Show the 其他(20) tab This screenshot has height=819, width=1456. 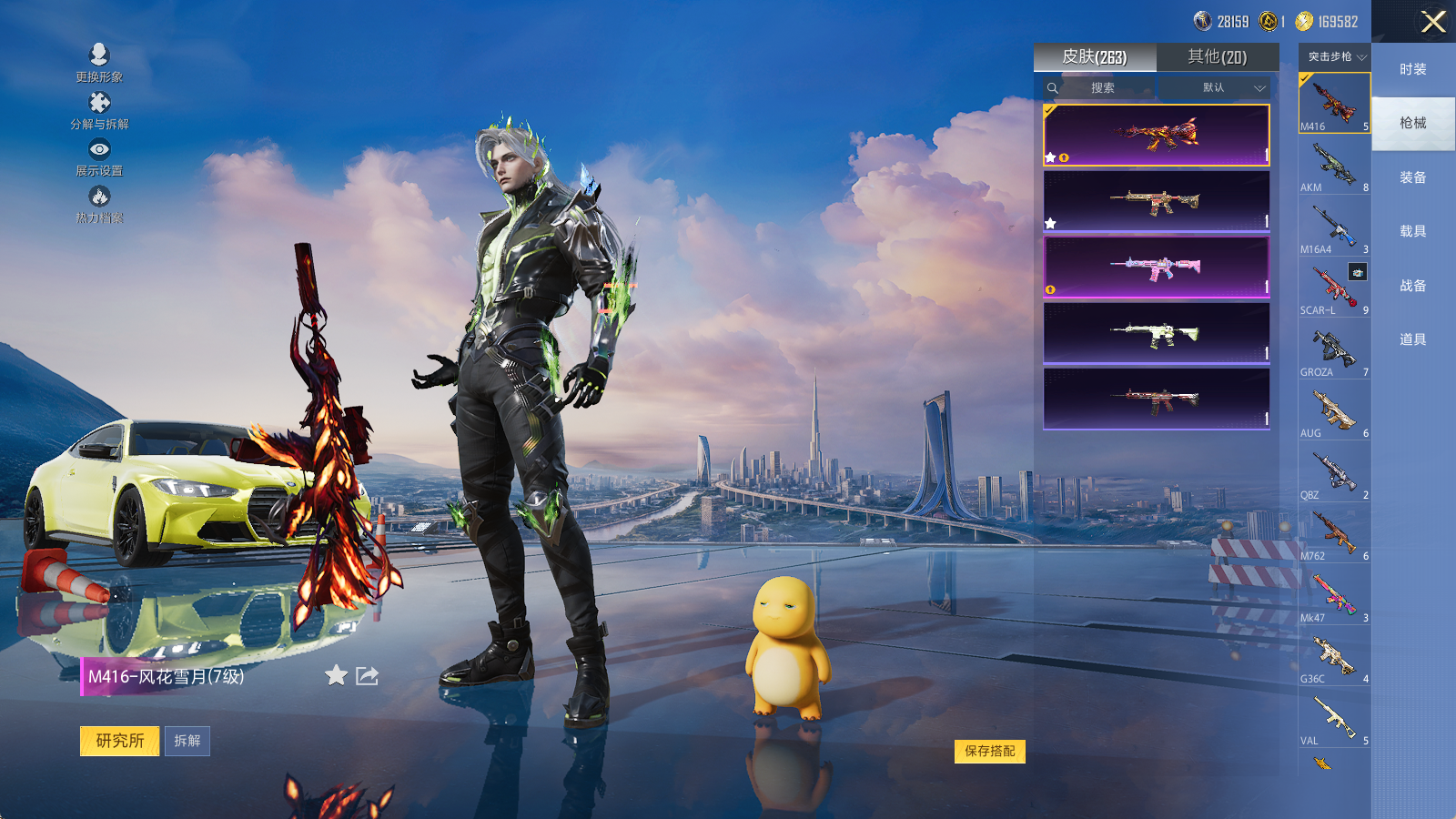(x=1217, y=57)
